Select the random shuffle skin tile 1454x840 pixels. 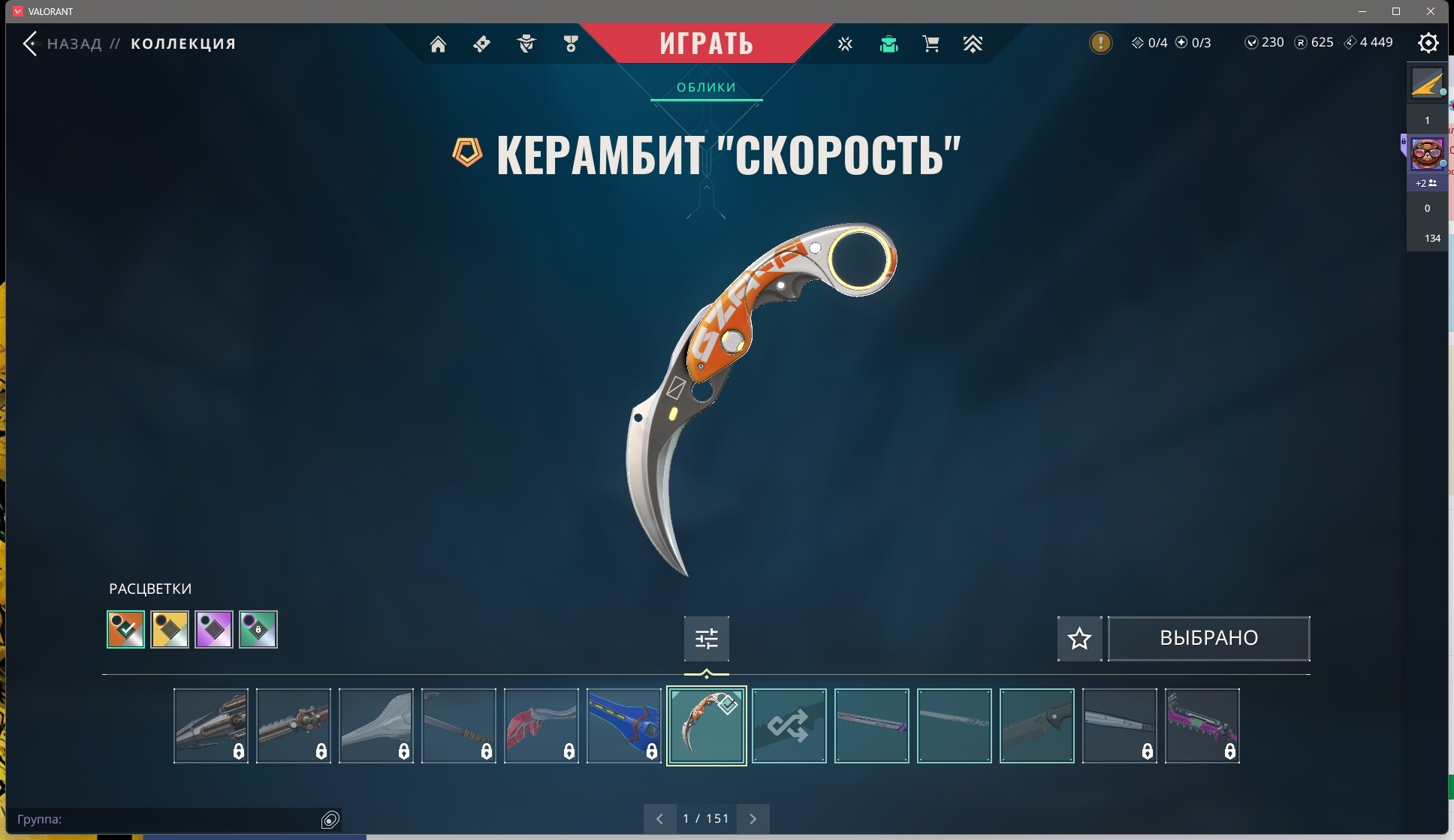point(789,726)
